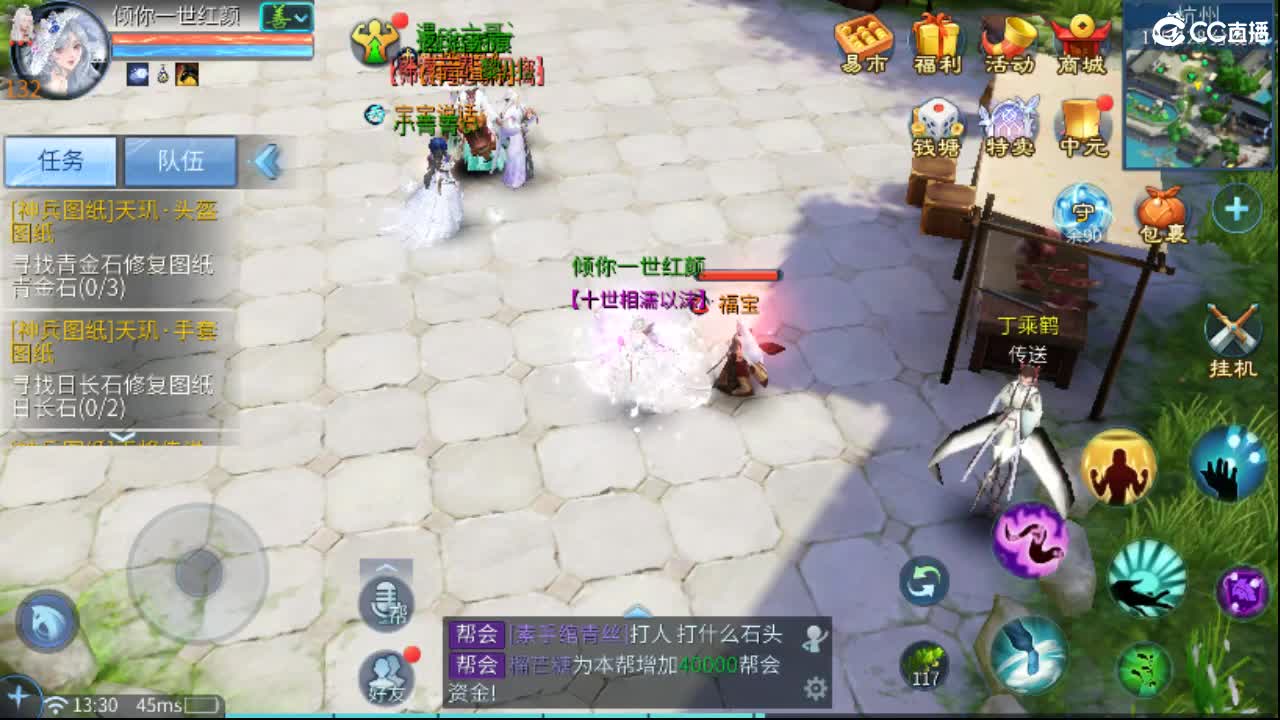Expand the 善 alignment dropdown beside character name
Screen dimensions: 1280x720
pyautogui.click(x=287, y=18)
